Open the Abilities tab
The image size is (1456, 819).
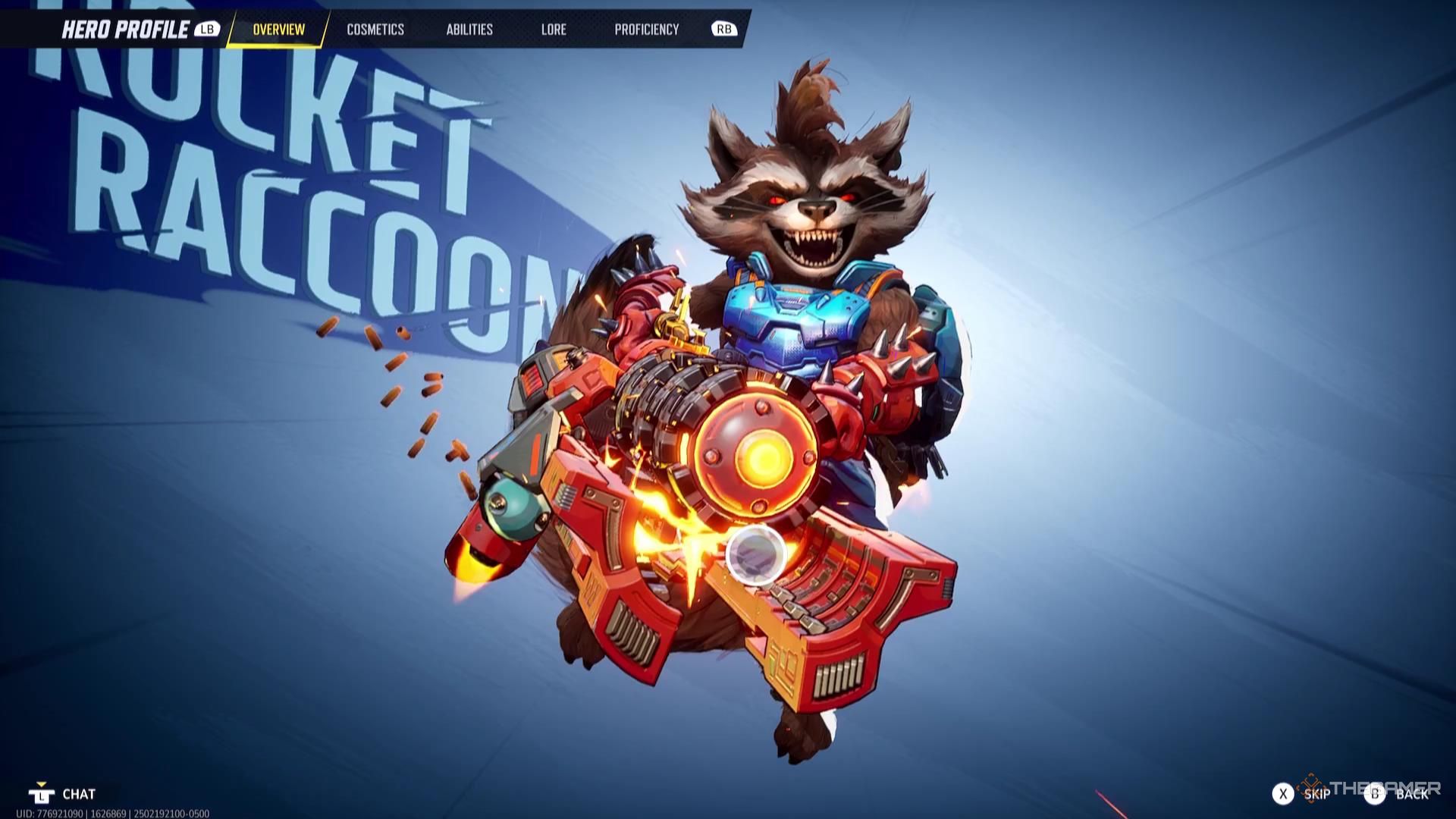(469, 30)
